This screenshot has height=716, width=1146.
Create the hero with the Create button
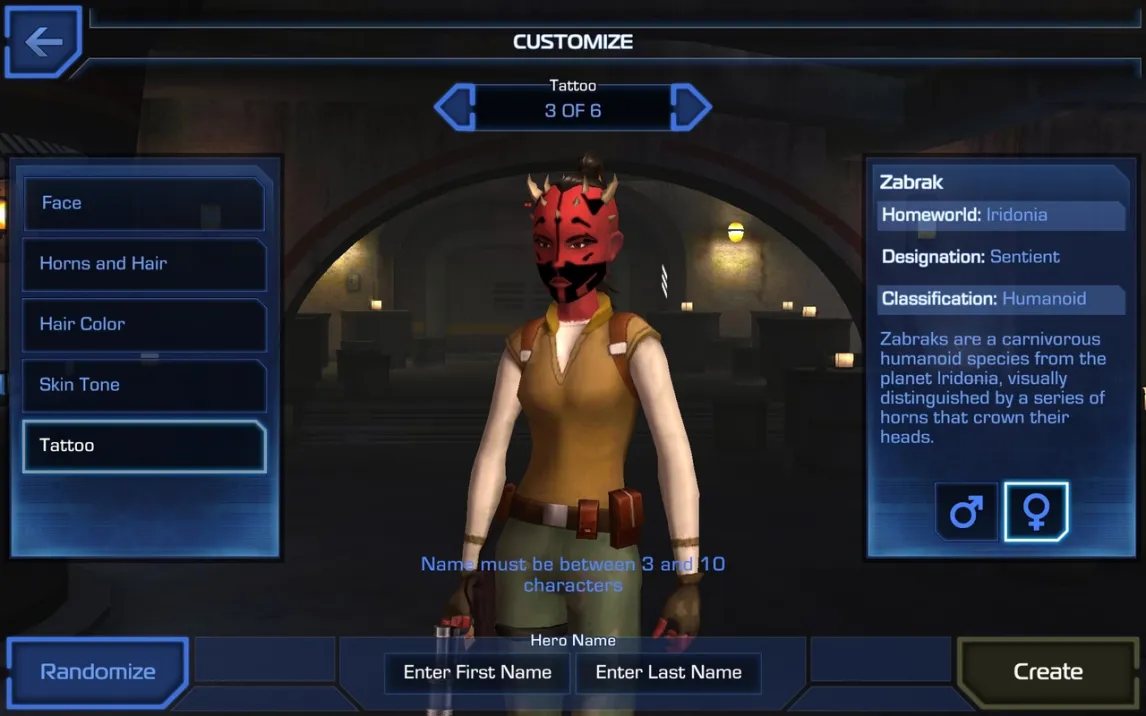[1048, 672]
